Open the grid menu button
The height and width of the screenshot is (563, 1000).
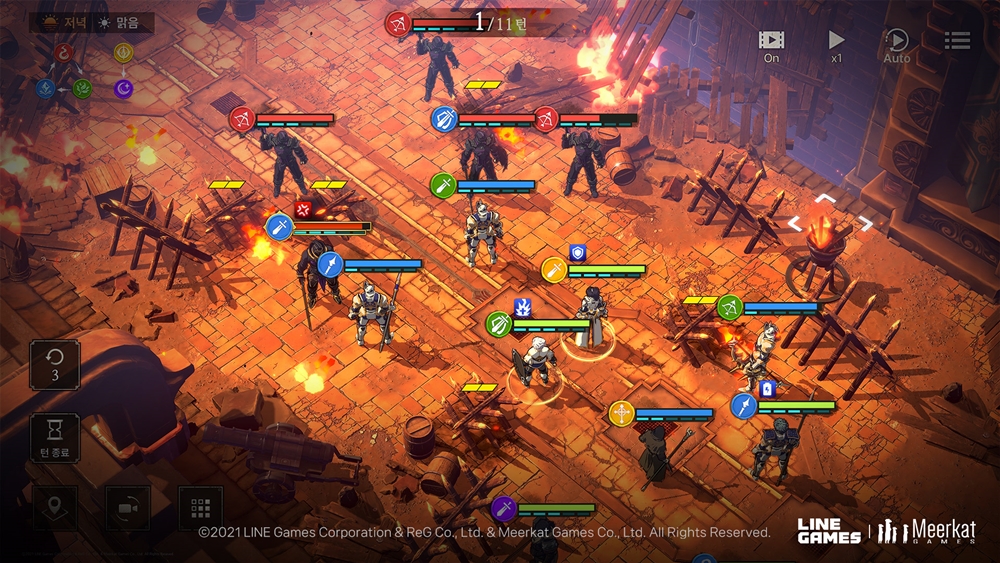click(200, 507)
